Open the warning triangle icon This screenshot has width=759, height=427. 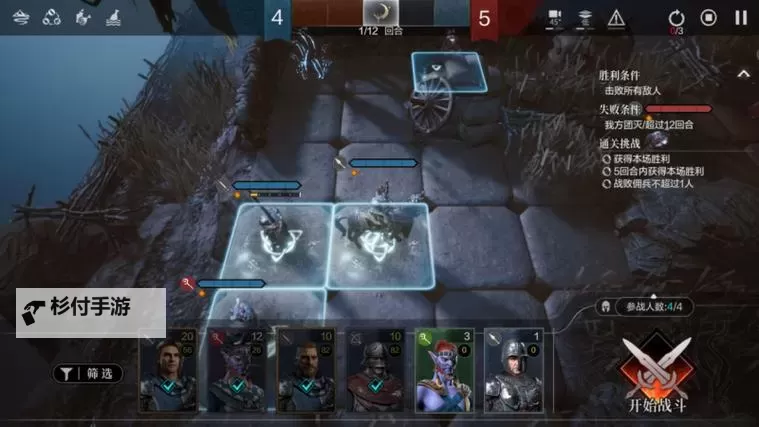point(616,17)
